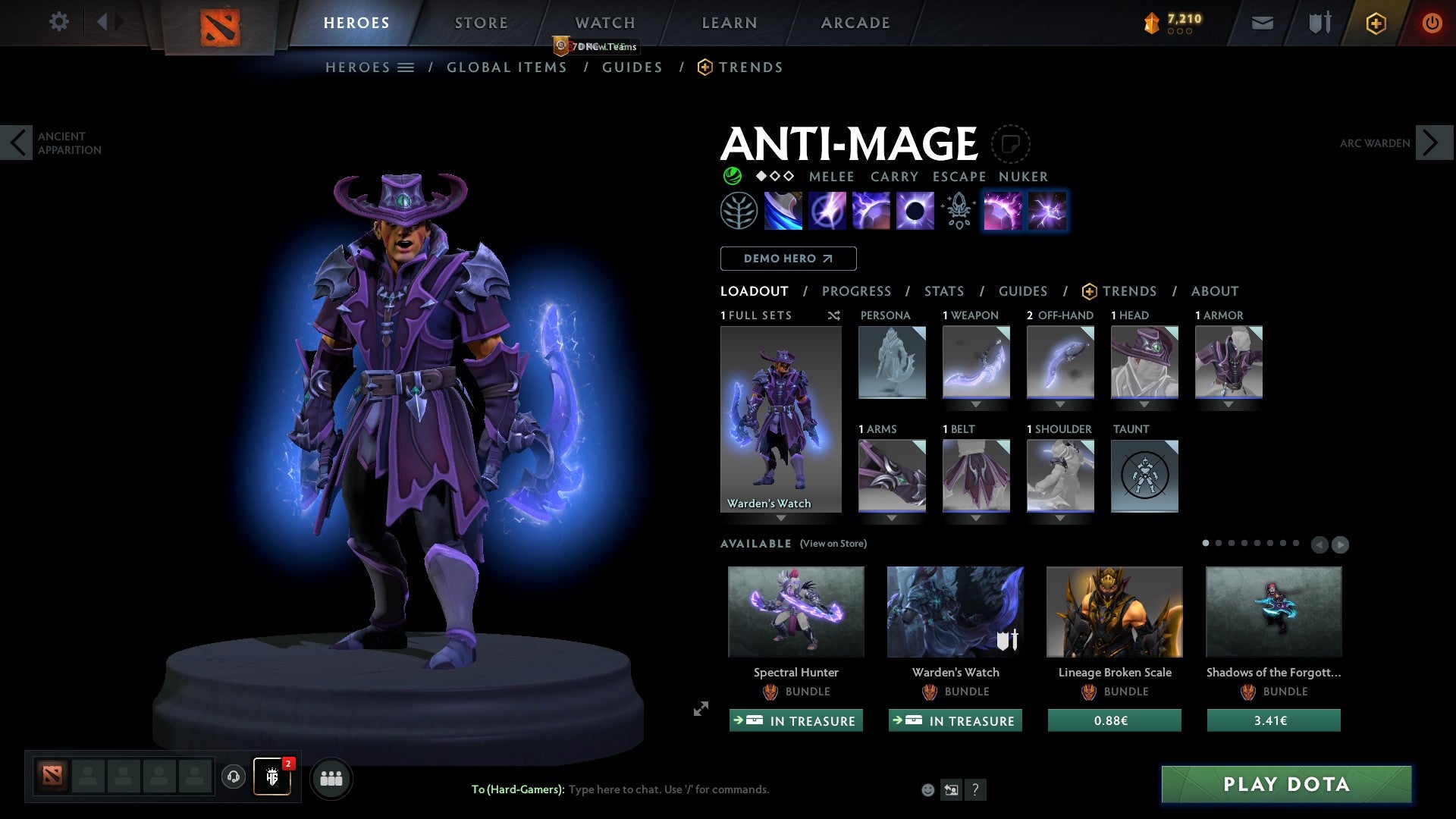
Task: Click the green hero-enabled checkmark
Action: click(x=731, y=176)
